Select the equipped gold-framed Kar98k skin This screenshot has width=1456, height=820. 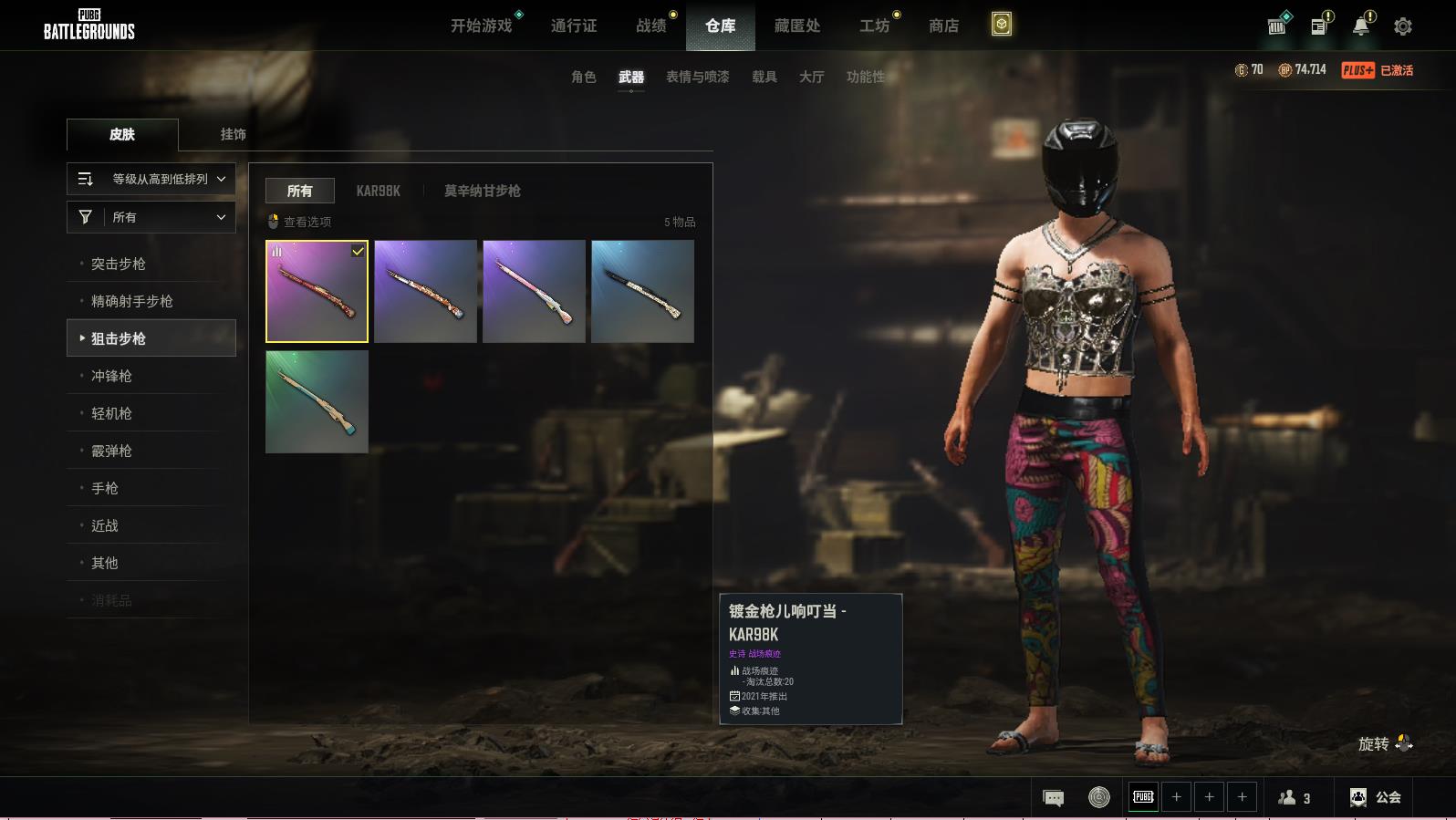[317, 292]
